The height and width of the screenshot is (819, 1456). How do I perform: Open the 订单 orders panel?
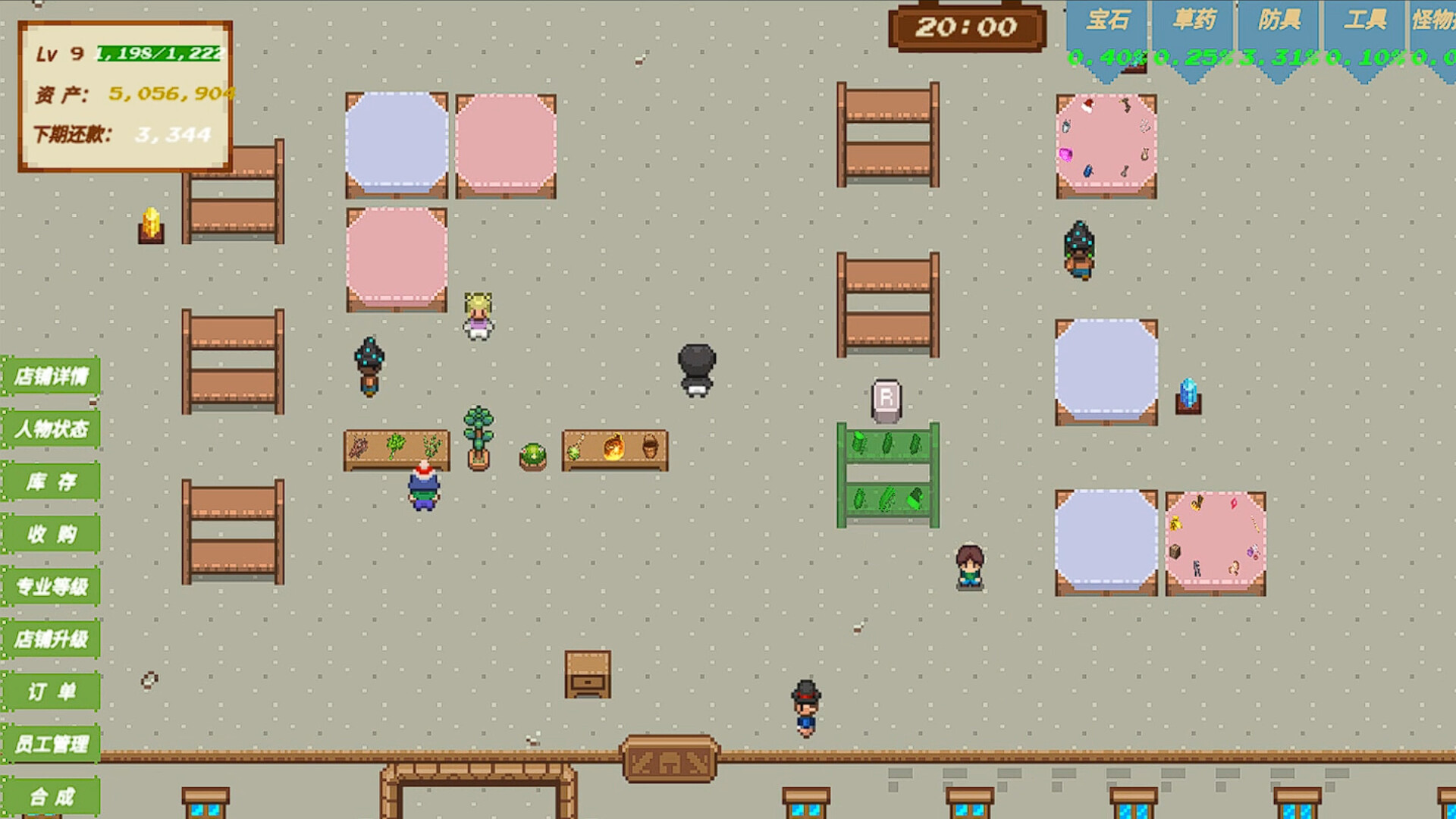[x=50, y=692]
